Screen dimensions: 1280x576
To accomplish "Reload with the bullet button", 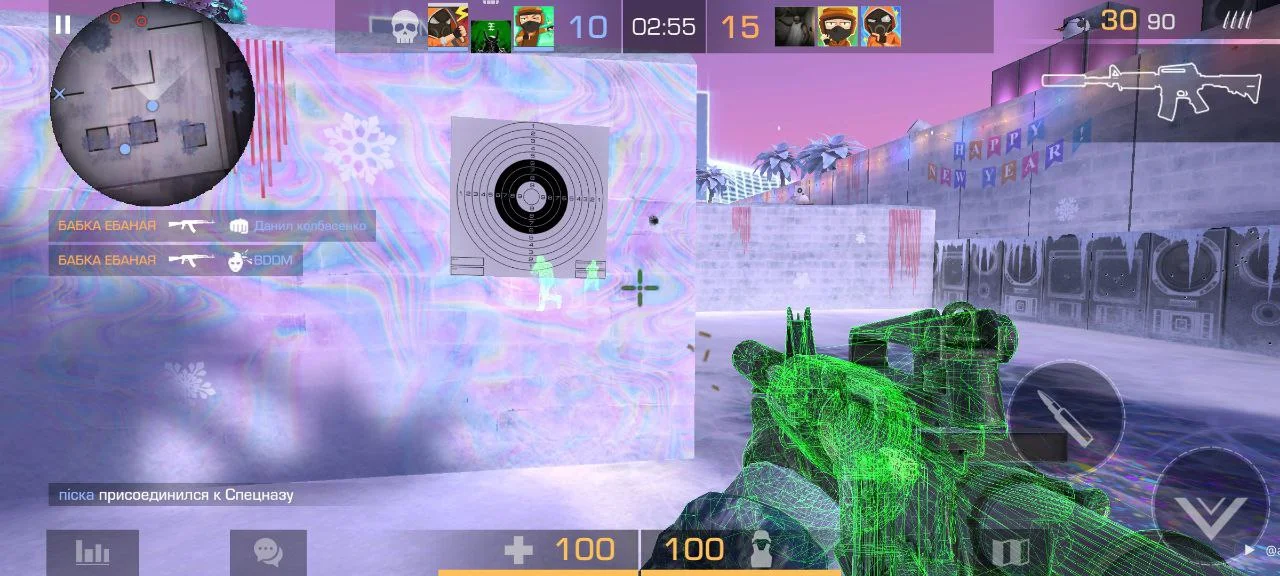I will tap(1065, 418).
